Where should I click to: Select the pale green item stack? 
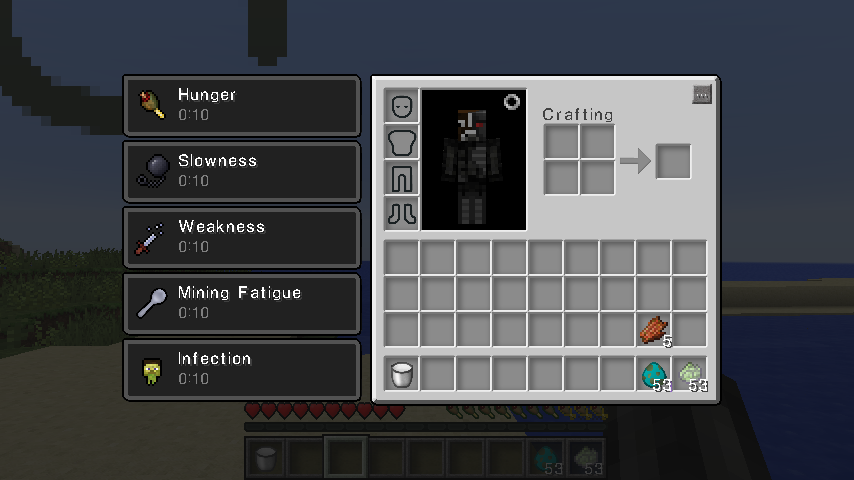[x=690, y=374]
